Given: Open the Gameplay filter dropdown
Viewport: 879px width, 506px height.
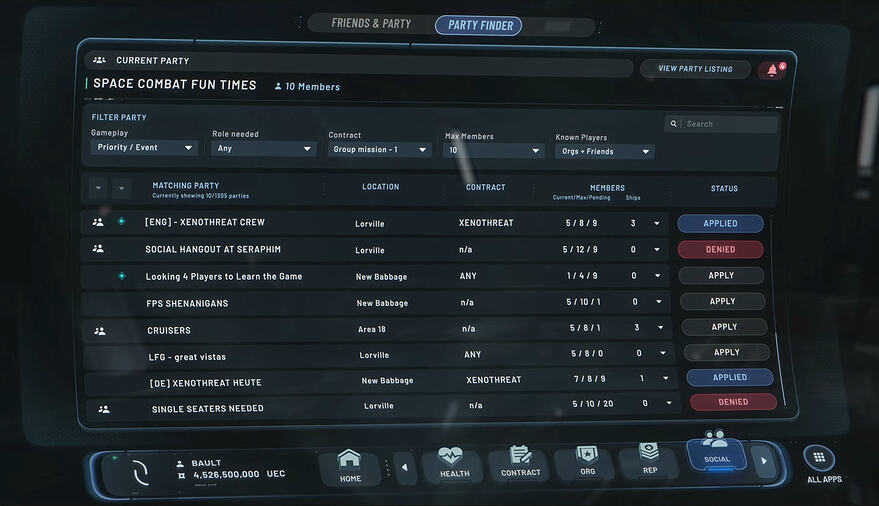Looking at the screenshot, I should pyautogui.click(x=144, y=148).
